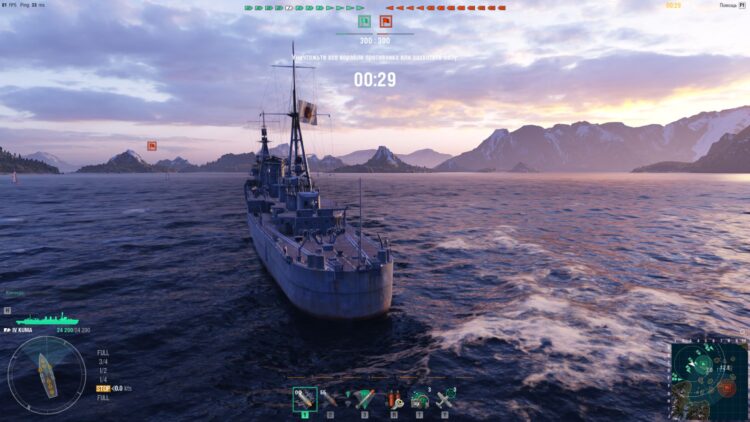Activate the Damage Control Party consumable
The height and width of the screenshot is (422, 750).
point(394,399)
